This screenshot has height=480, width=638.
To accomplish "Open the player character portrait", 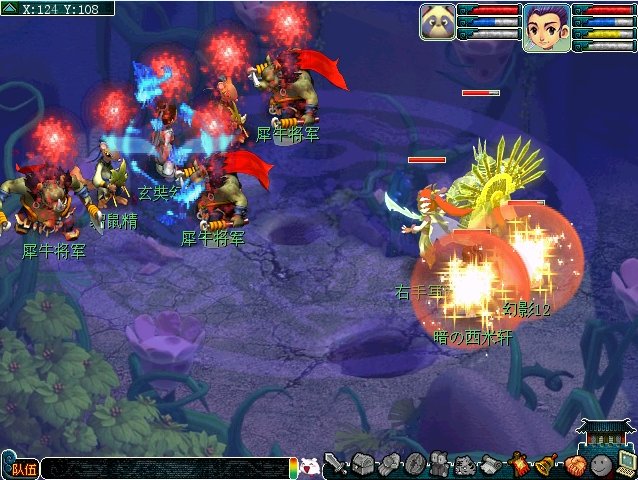I will pyautogui.click(x=546, y=26).
